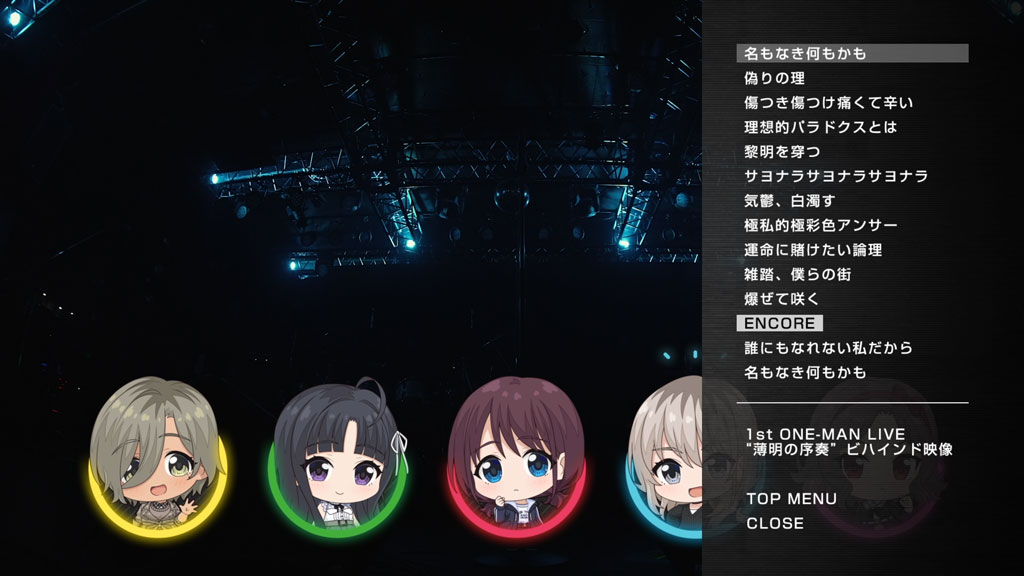Open the 1st ONE-MAN LIVE behind-the-scenes video
Image resolution: width=1024 pixels, height=576 pixels.
tap(849, 442)
